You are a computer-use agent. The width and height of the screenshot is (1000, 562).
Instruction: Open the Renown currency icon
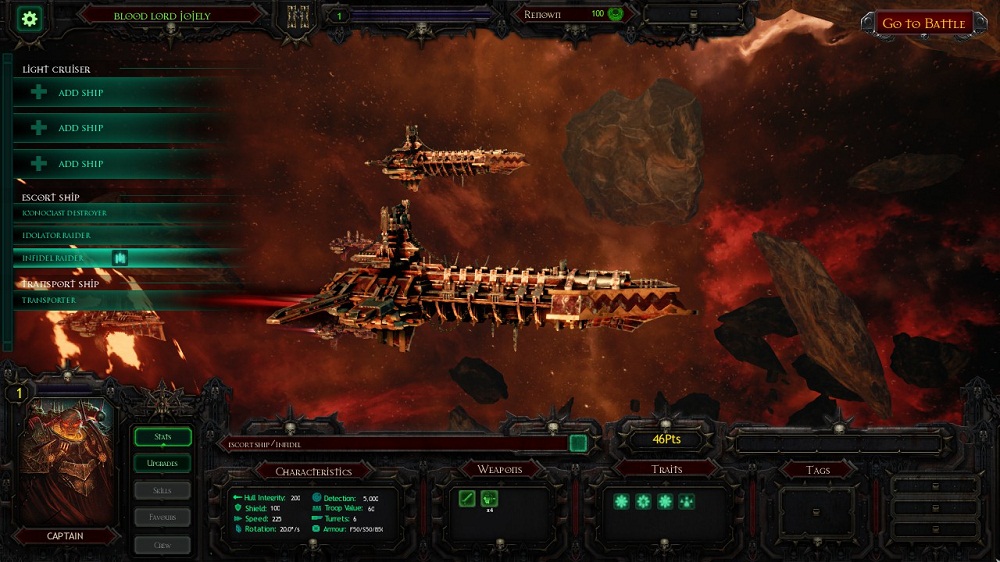(x=615, y=14)
